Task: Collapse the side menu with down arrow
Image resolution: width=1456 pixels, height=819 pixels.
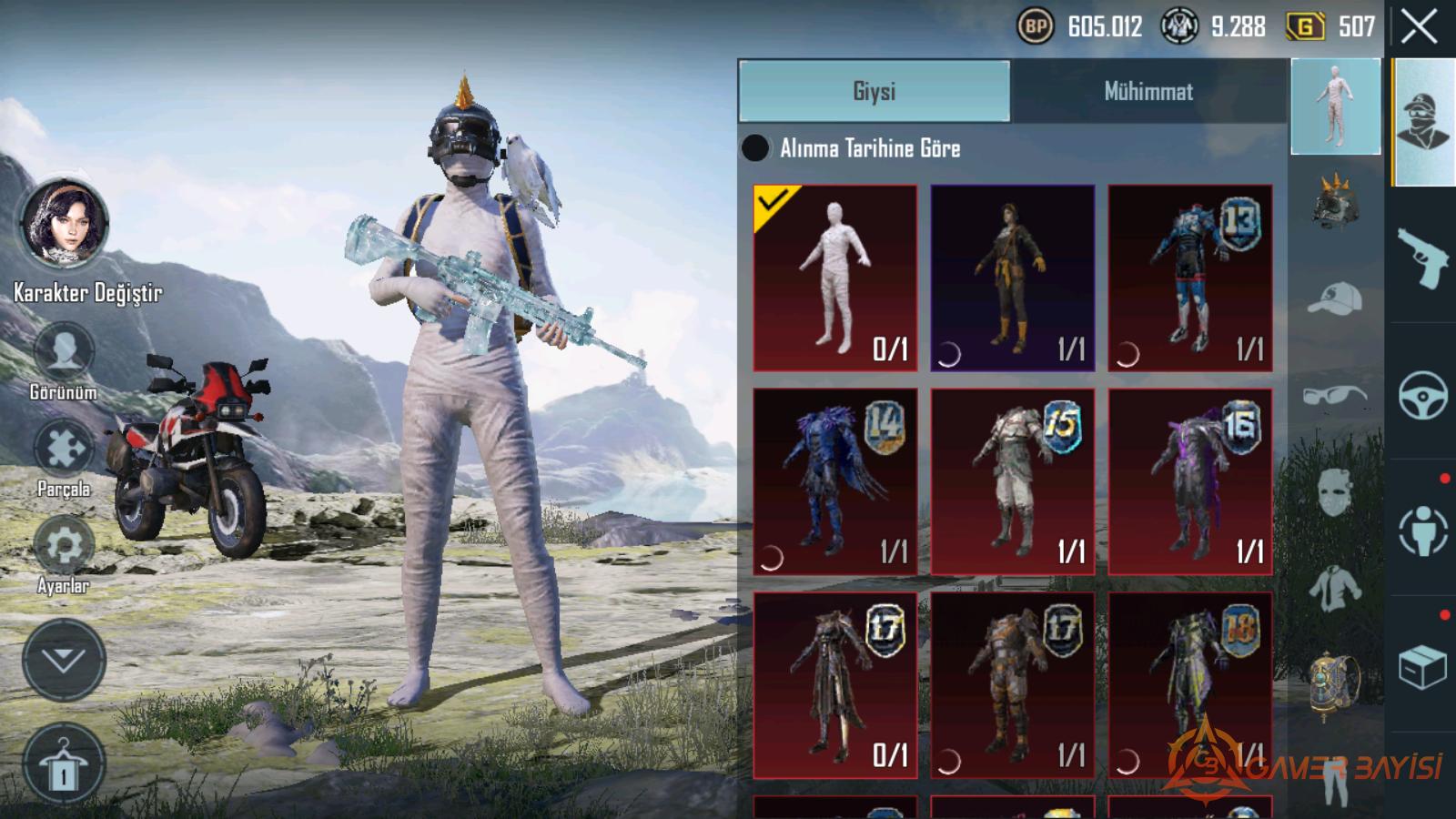Action: click(64, 660)
